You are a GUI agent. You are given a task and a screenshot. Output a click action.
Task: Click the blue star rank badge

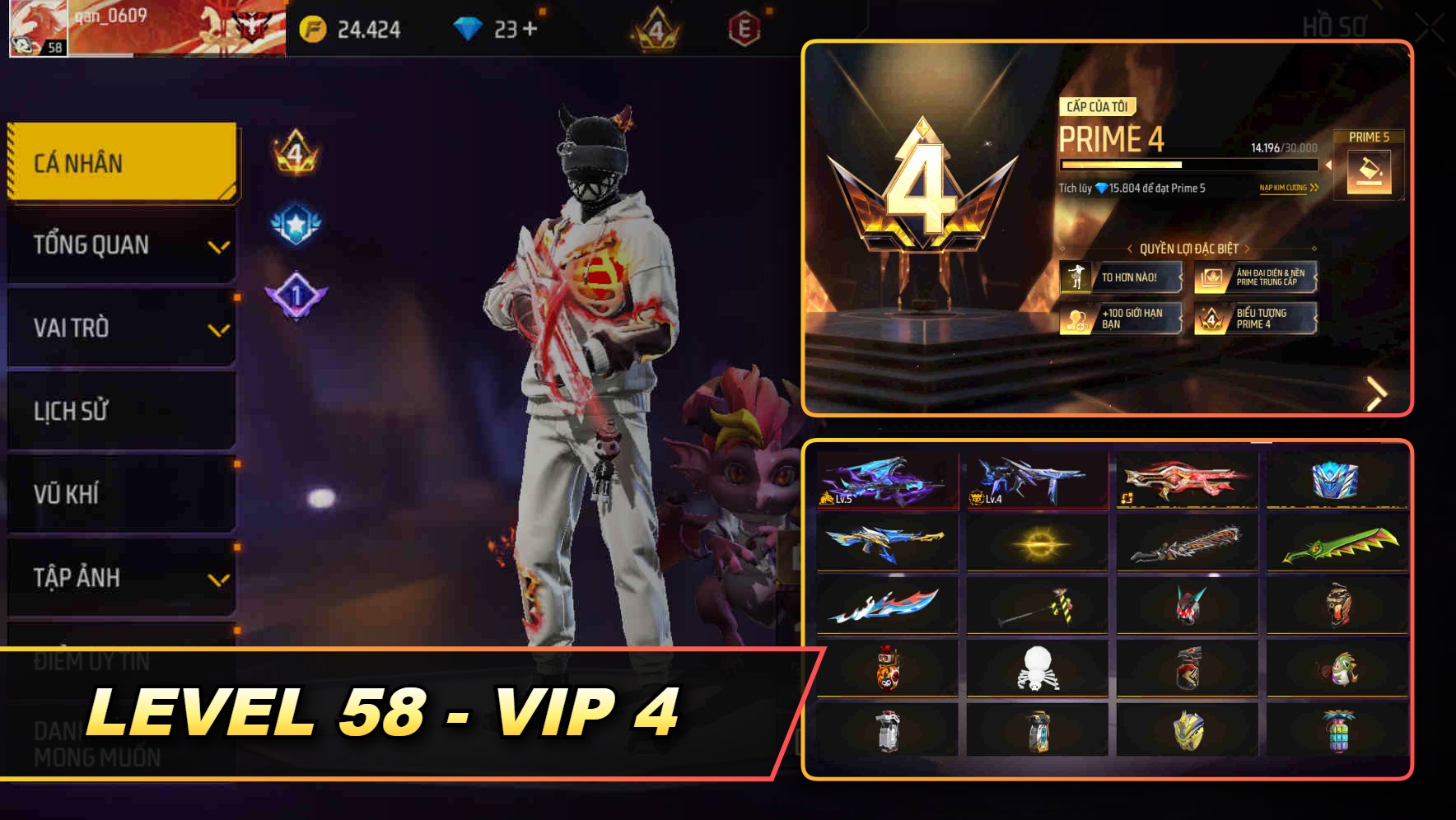point(295,224)
